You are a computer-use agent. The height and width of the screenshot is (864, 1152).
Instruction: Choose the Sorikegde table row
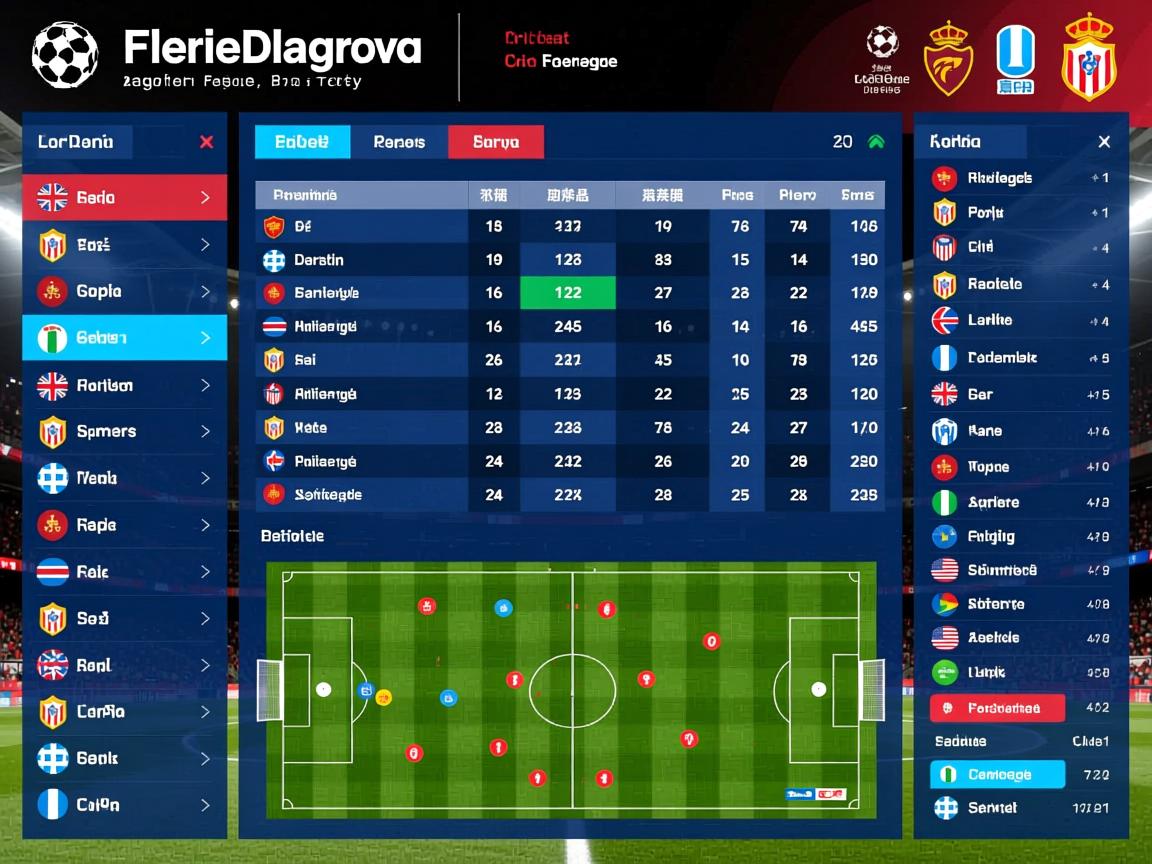360,495
